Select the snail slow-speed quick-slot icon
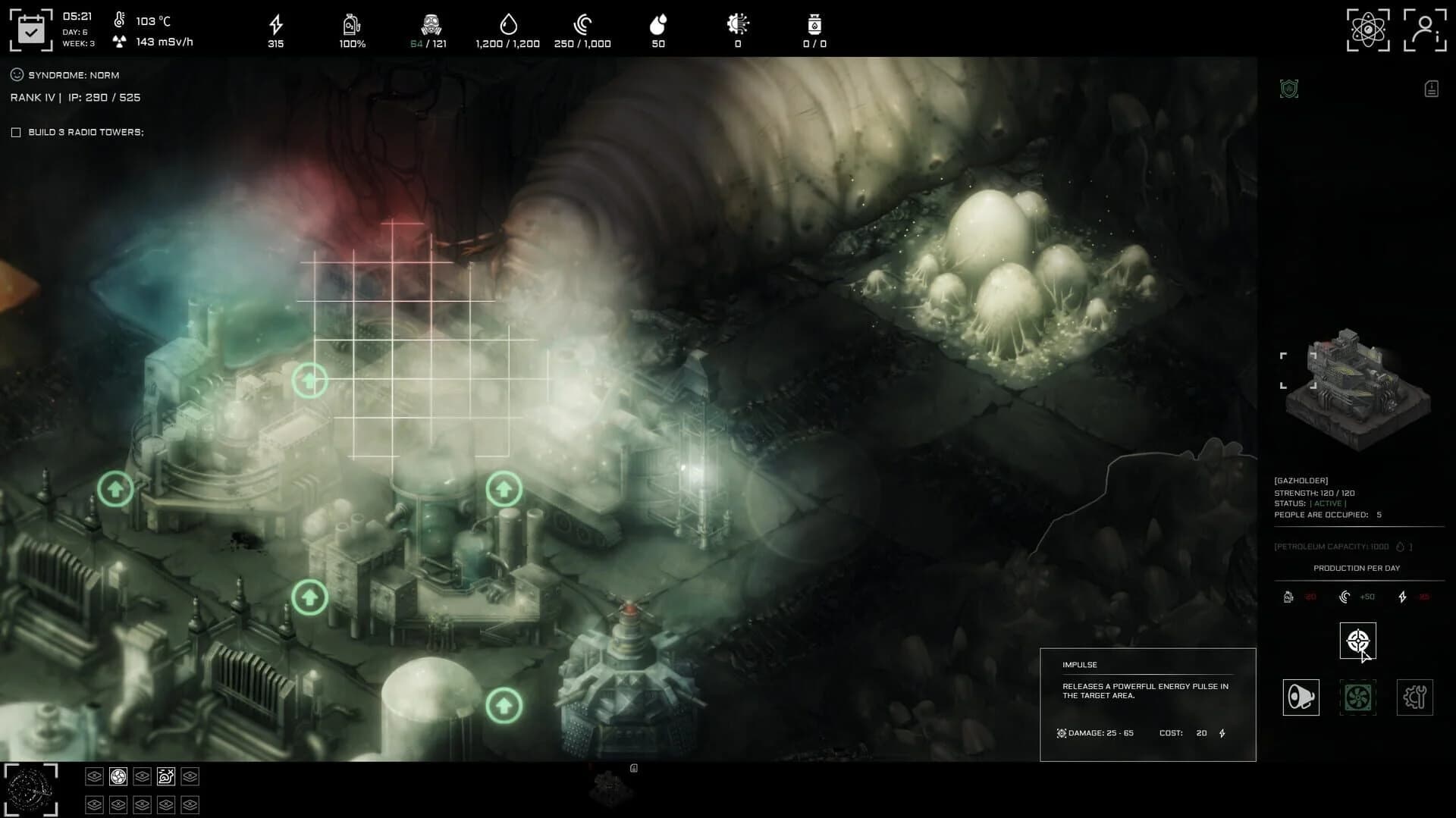Image resolution: width=1456 pixels, height=818 pixels. [x=165, y=776]
